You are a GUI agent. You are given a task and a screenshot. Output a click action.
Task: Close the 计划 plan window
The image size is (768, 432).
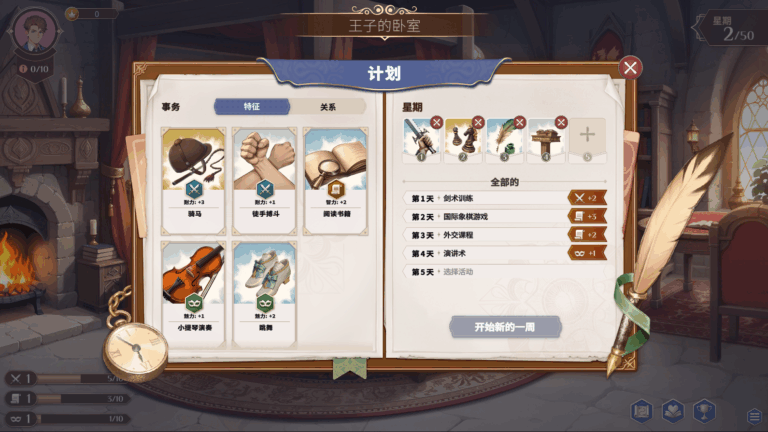630,67
